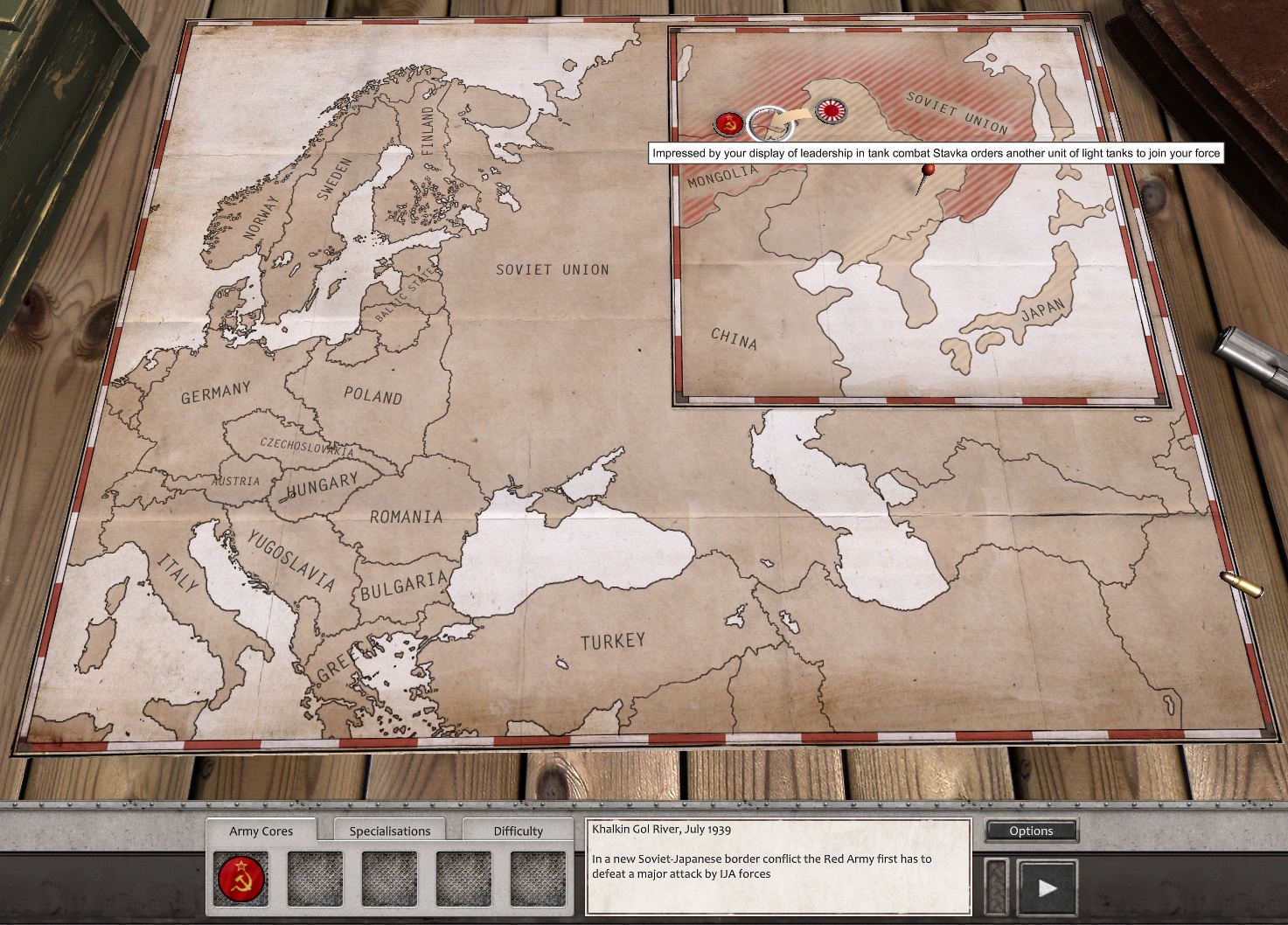
Task: Show the Difficulty tab
Action: point(518,831)
